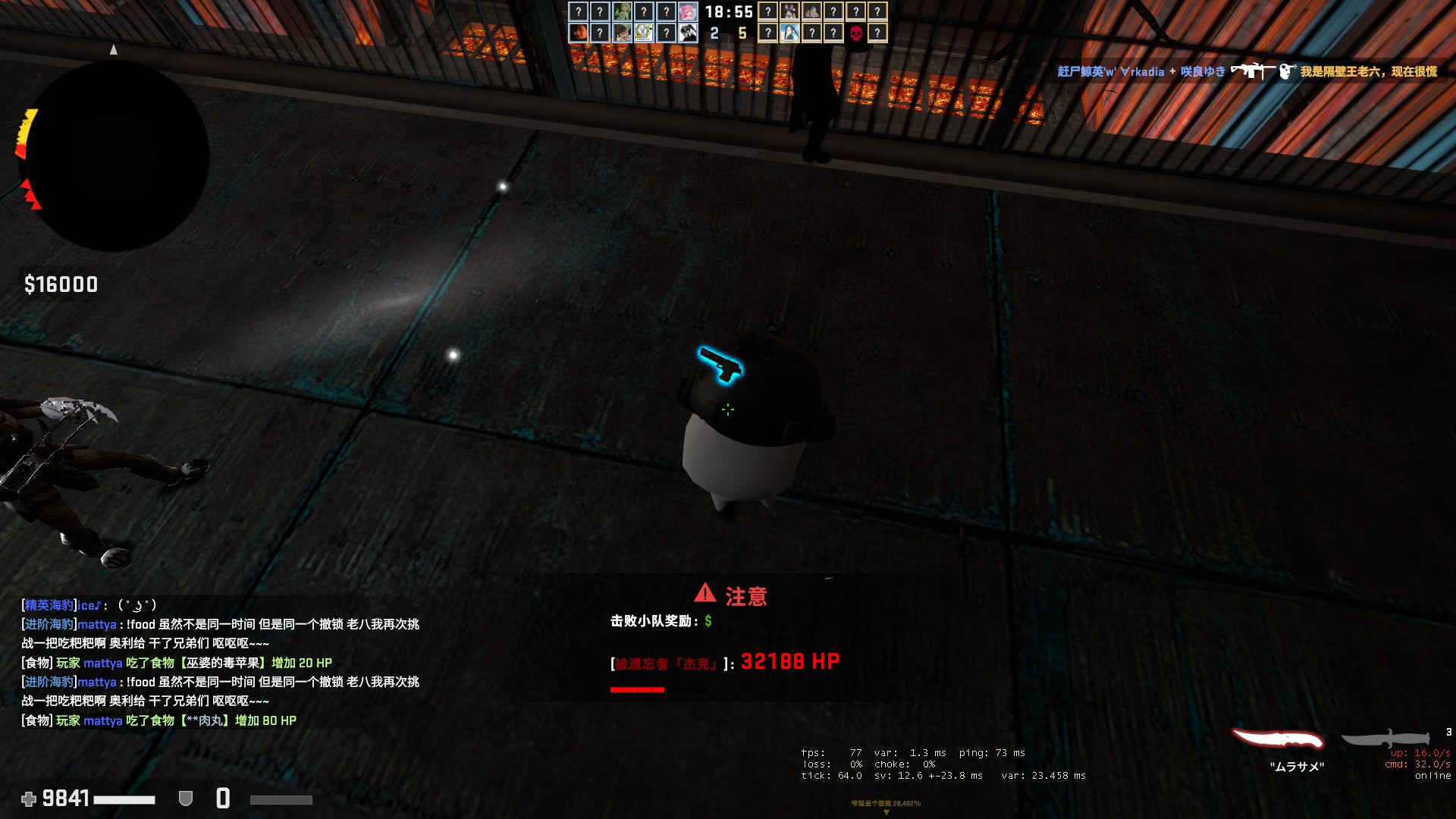1456x819 pixels.
Task: Select the highlighted "ムラサメ" knife
Action: [x=1278, y=739]
